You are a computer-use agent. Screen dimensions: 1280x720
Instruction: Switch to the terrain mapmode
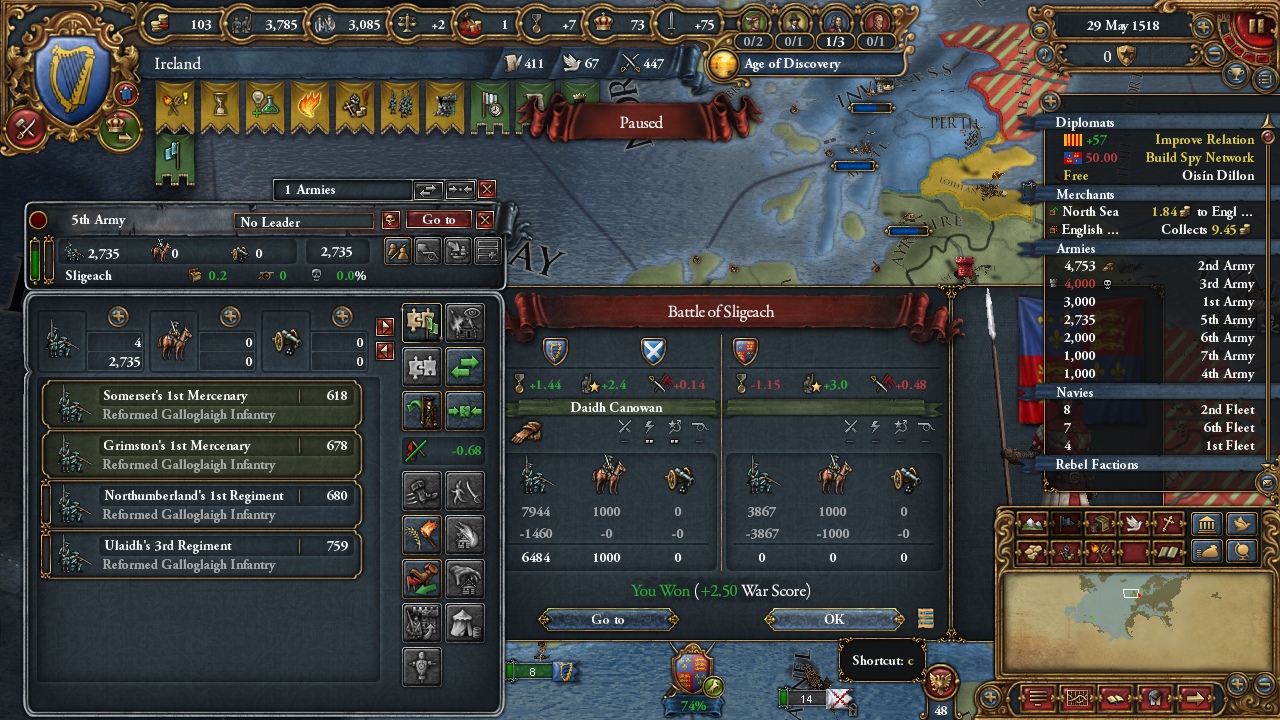point(1031,523)
